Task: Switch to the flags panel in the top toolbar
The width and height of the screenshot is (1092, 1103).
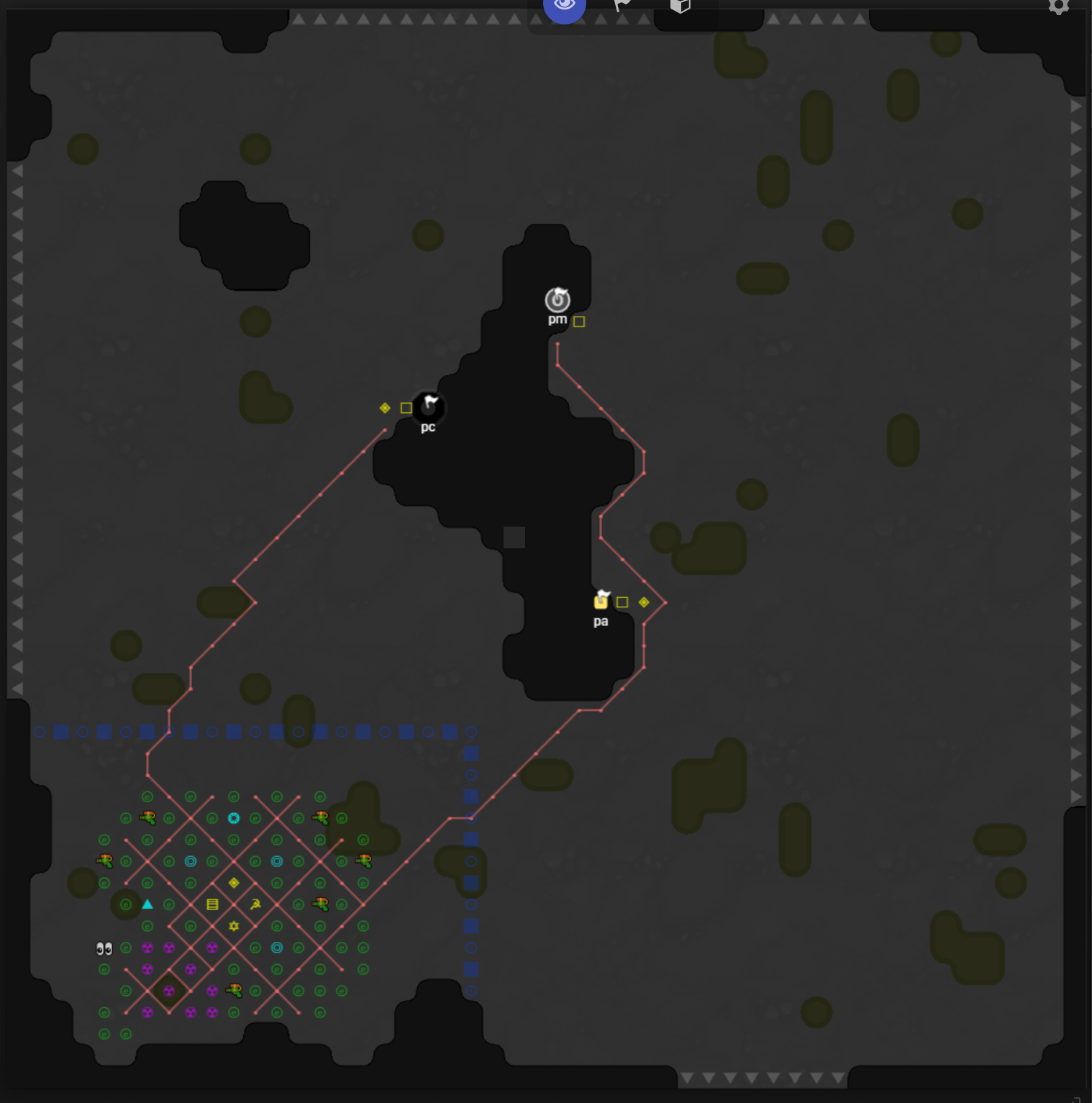Action: 621,4
